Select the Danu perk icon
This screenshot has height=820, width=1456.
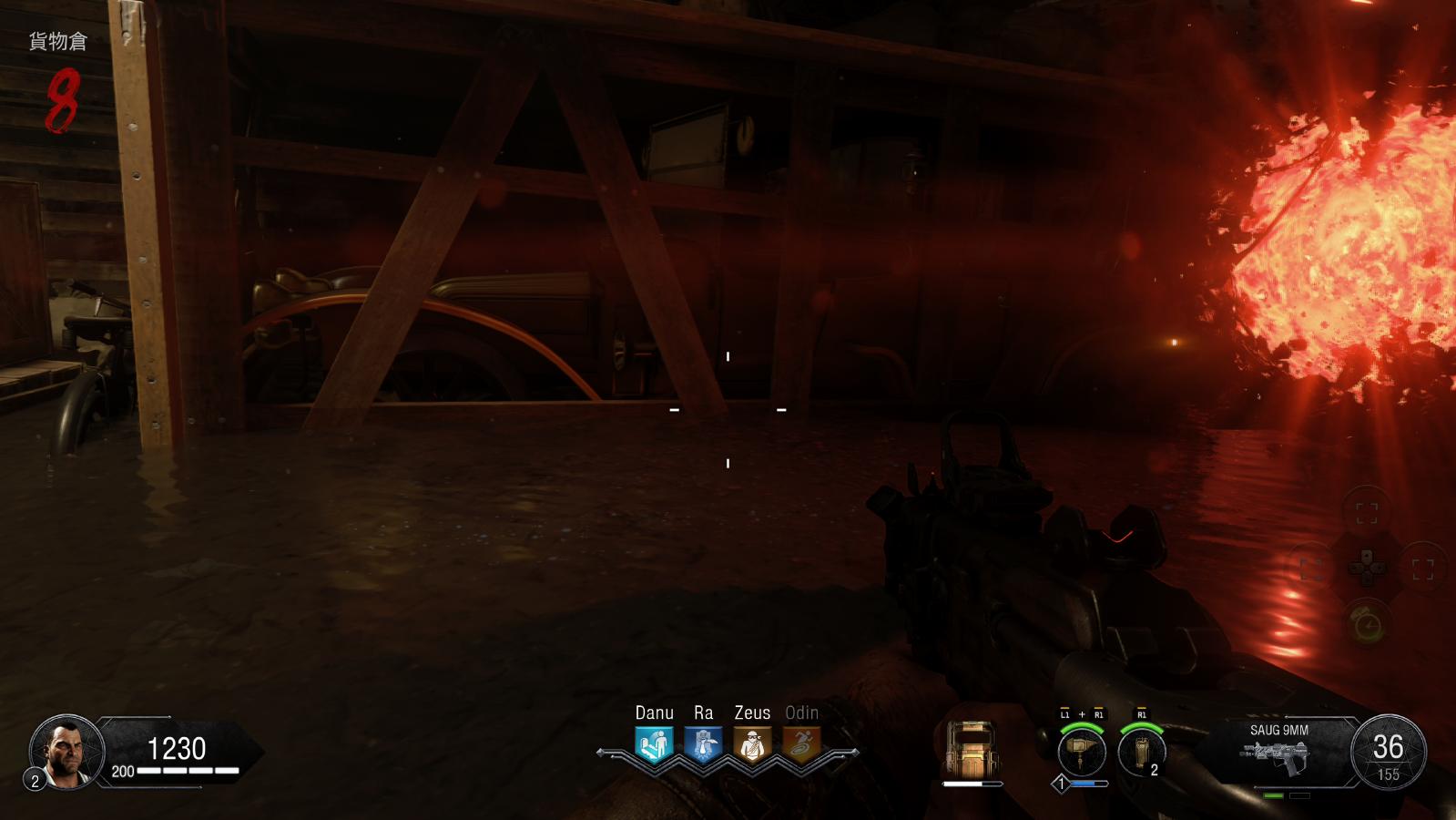(654, 744)
